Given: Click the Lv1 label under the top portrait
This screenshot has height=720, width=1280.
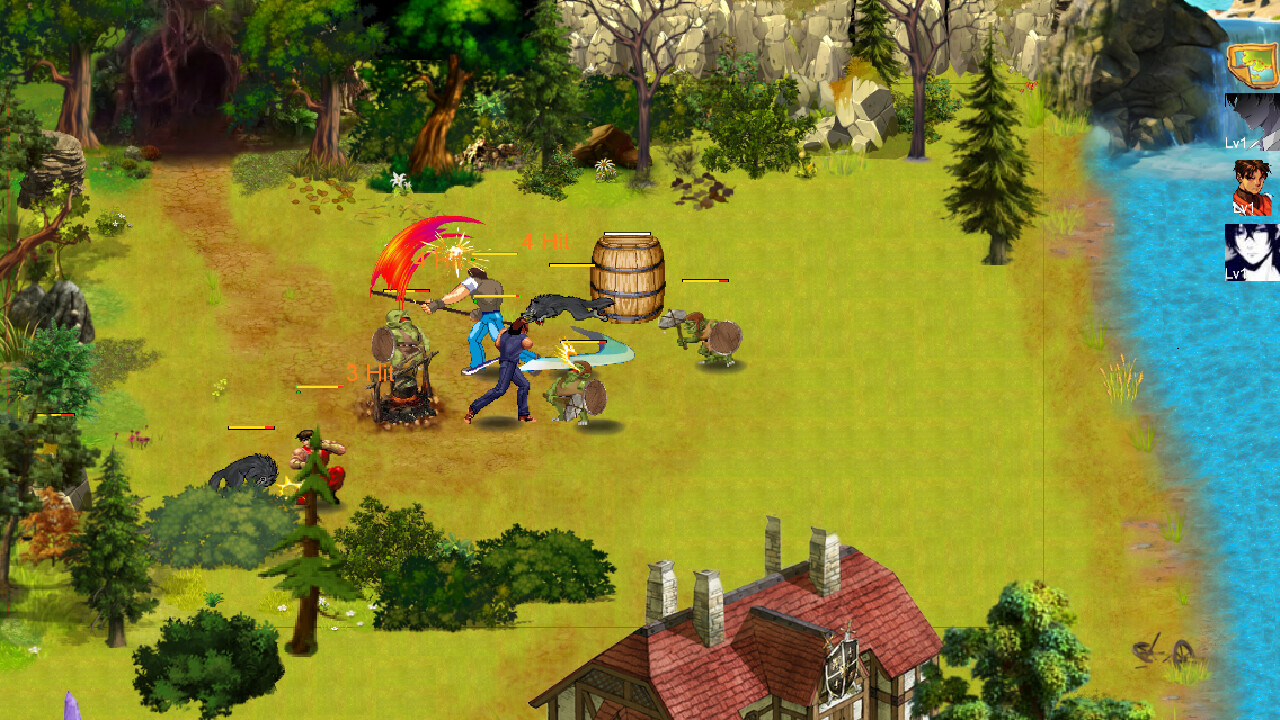Looking at the screenshot, I should click(1236, 143).
